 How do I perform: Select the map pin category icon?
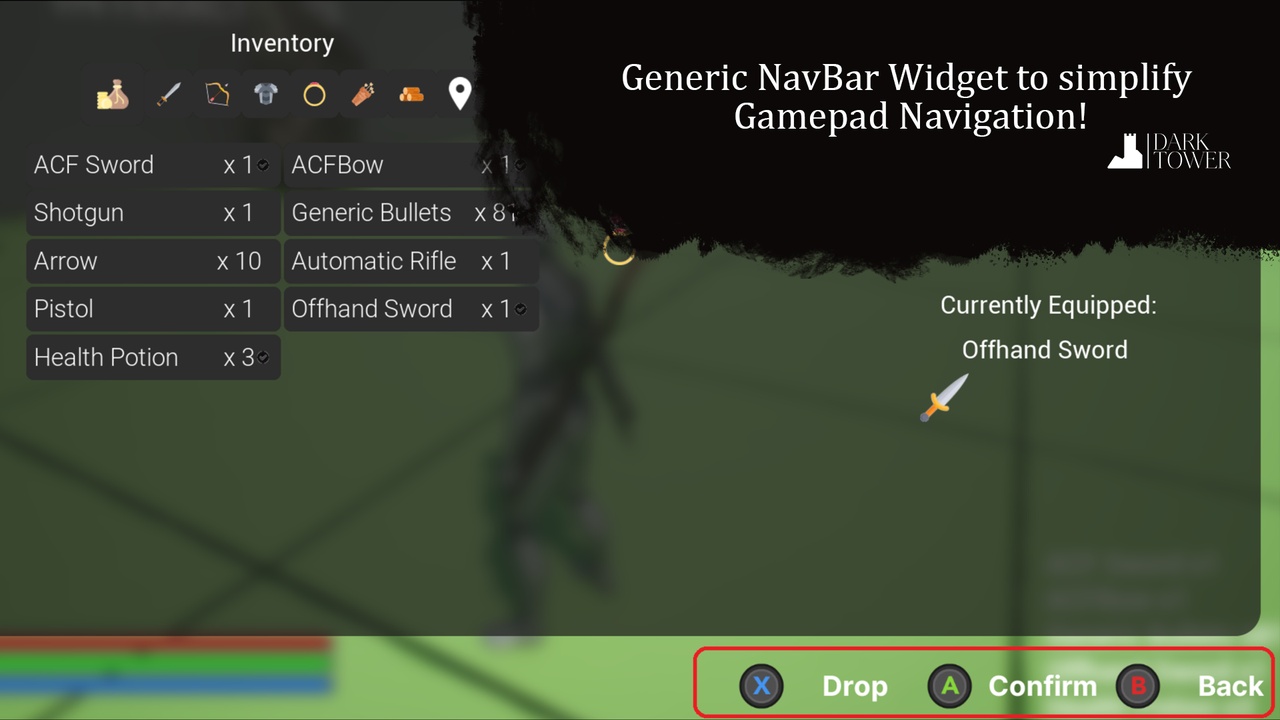(459, 93)
